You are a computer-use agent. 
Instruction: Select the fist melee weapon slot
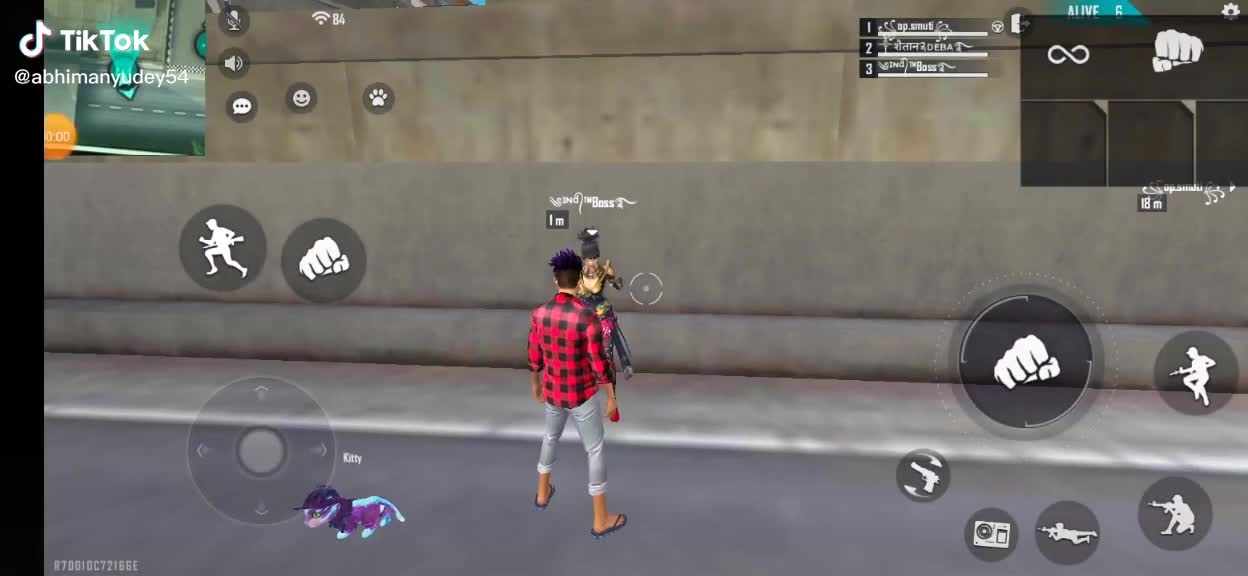1177,50
